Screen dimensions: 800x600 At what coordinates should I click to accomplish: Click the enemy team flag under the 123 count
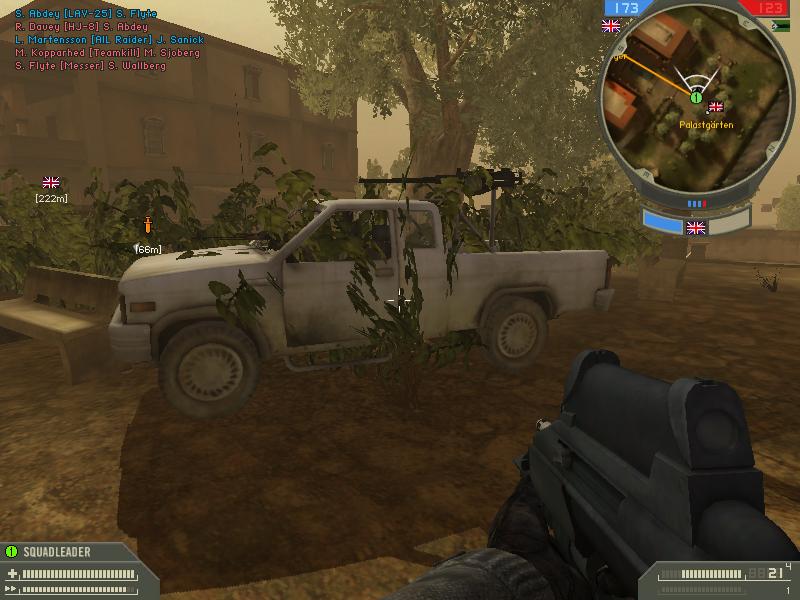(766, 27)
